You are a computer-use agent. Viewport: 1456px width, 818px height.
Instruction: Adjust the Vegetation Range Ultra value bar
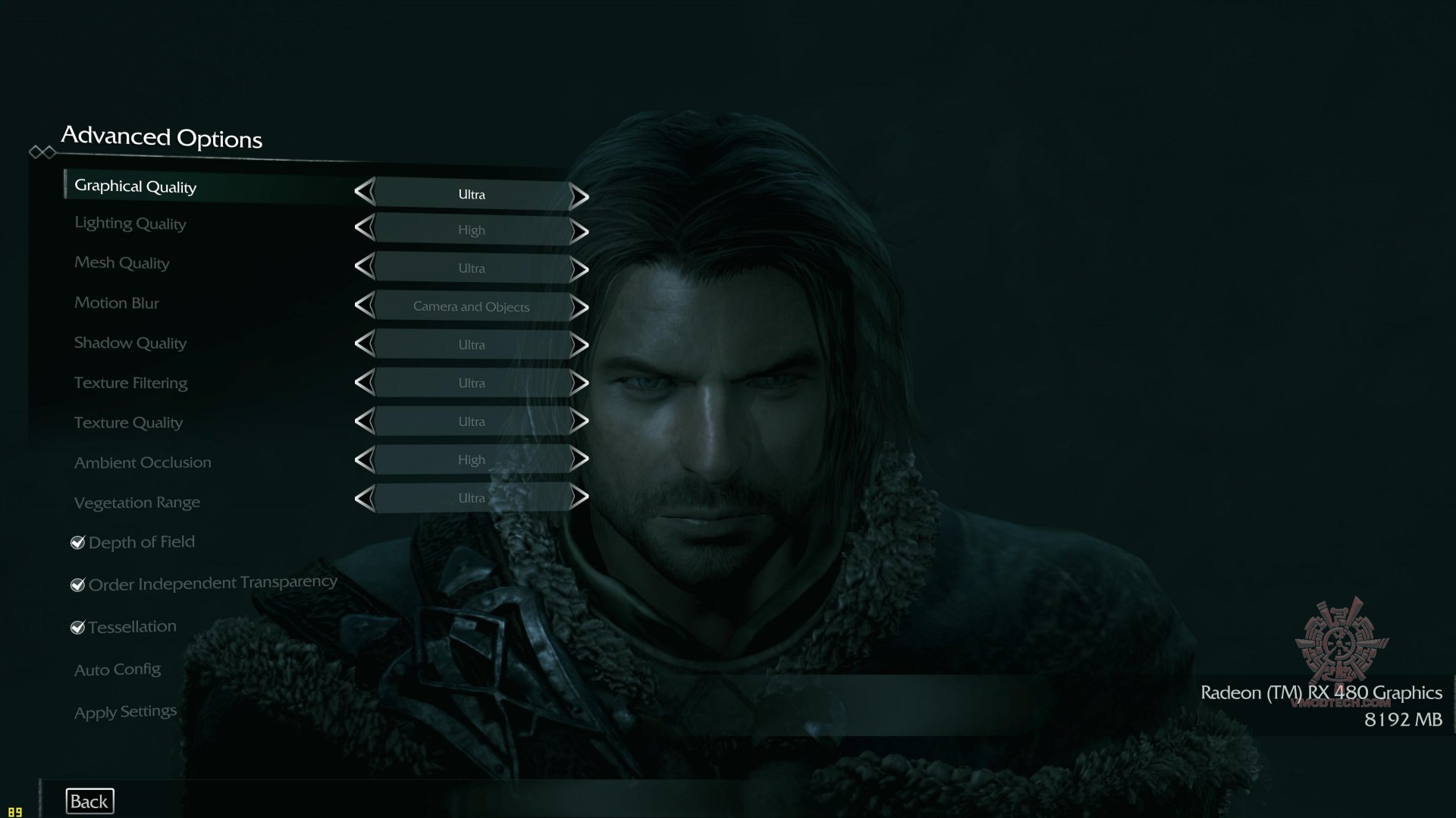click(471, 498)
